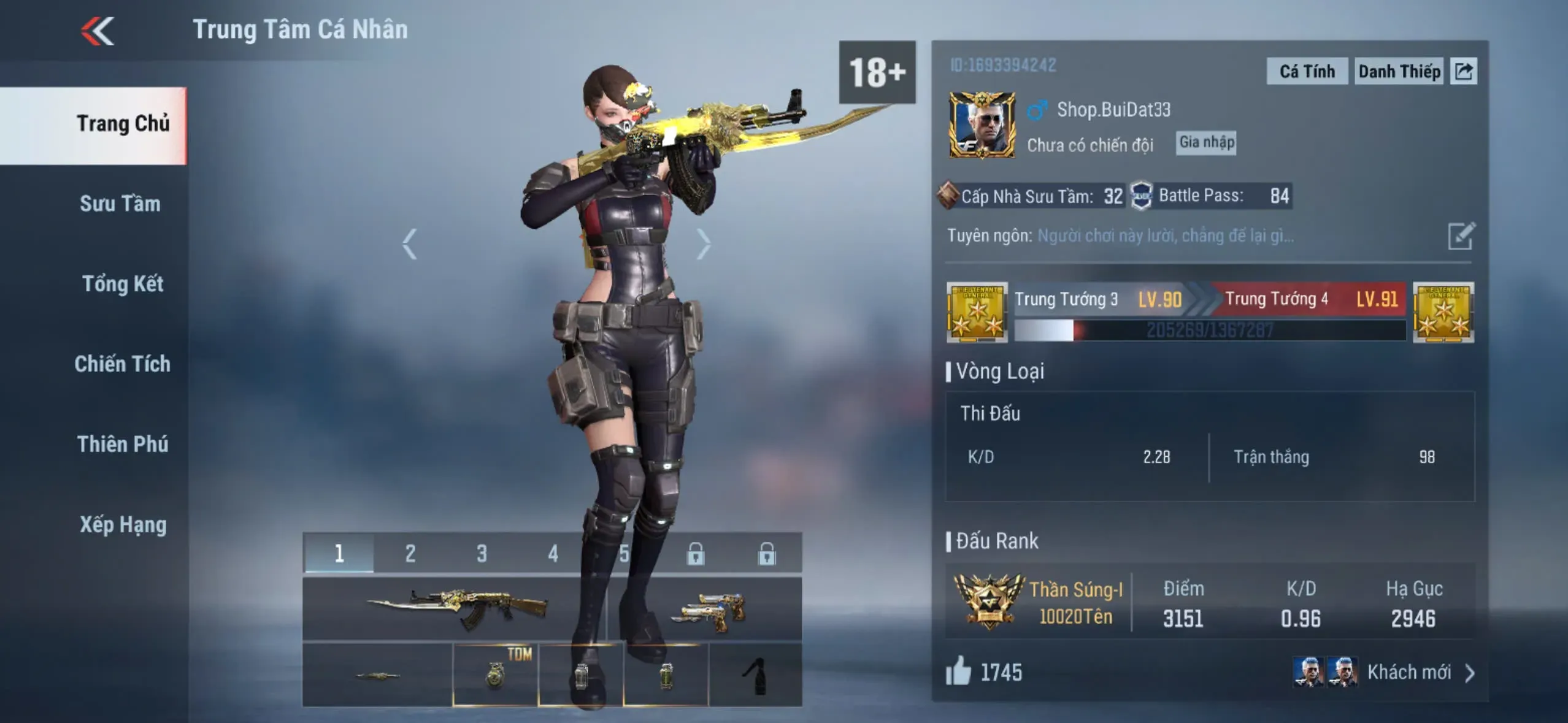Viewport: 1568px width, 723px height.
Task: Go back using the double-arrow button
Action: 98,31
